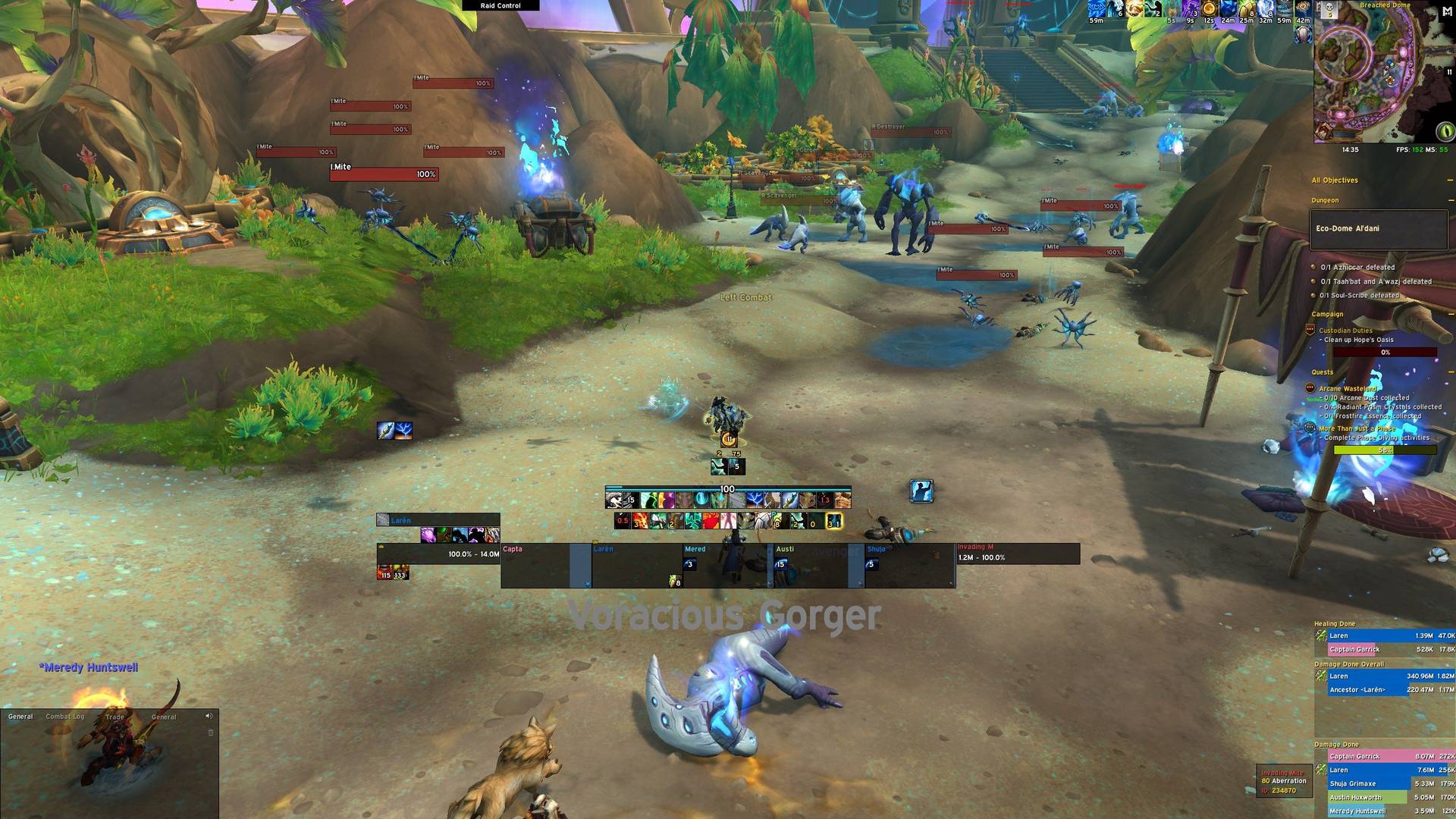Open the Custodian Duties campaign quest
The width and height of the screenshot is (1456, 819).
[1345, 331]
